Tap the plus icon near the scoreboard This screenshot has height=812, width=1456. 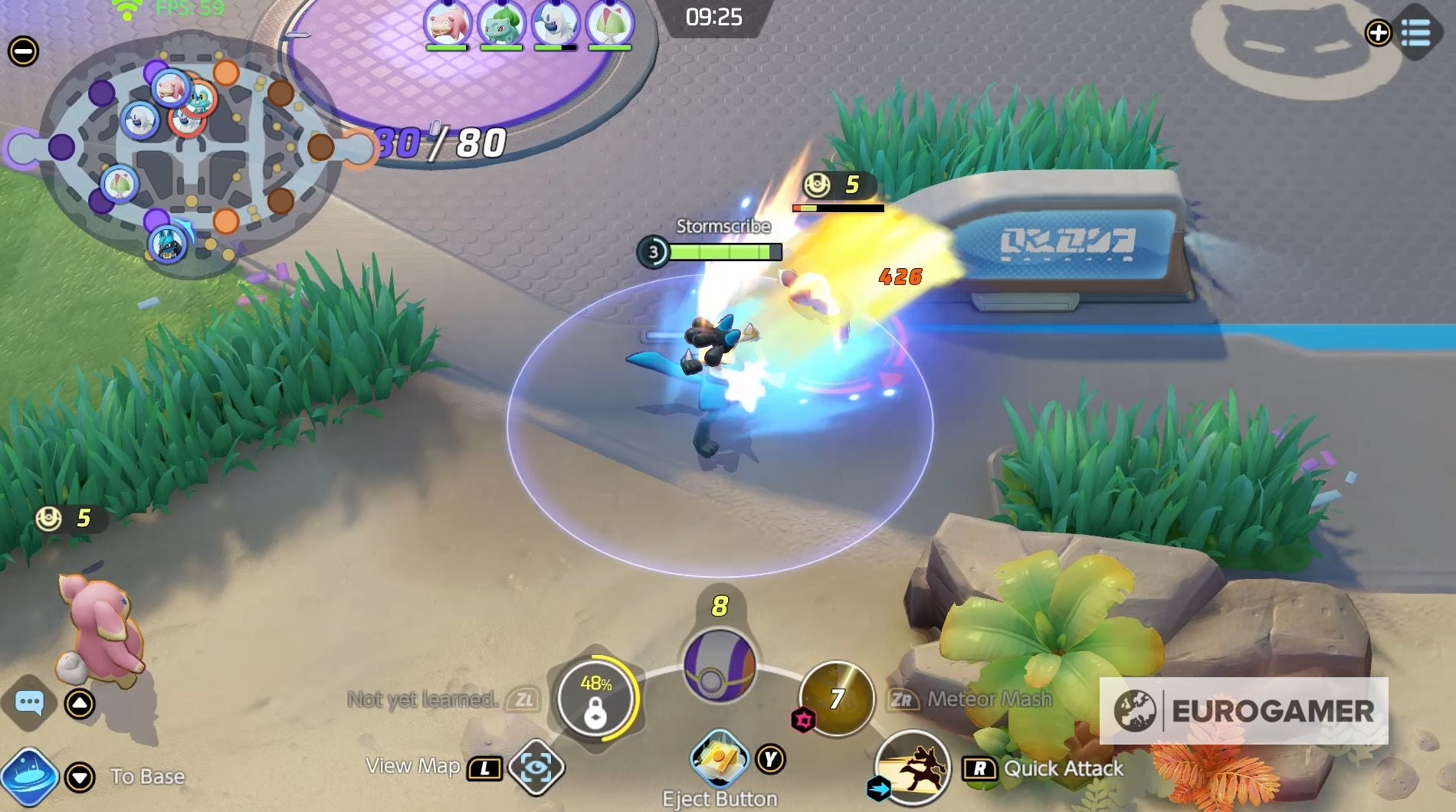pos(1379,33)
